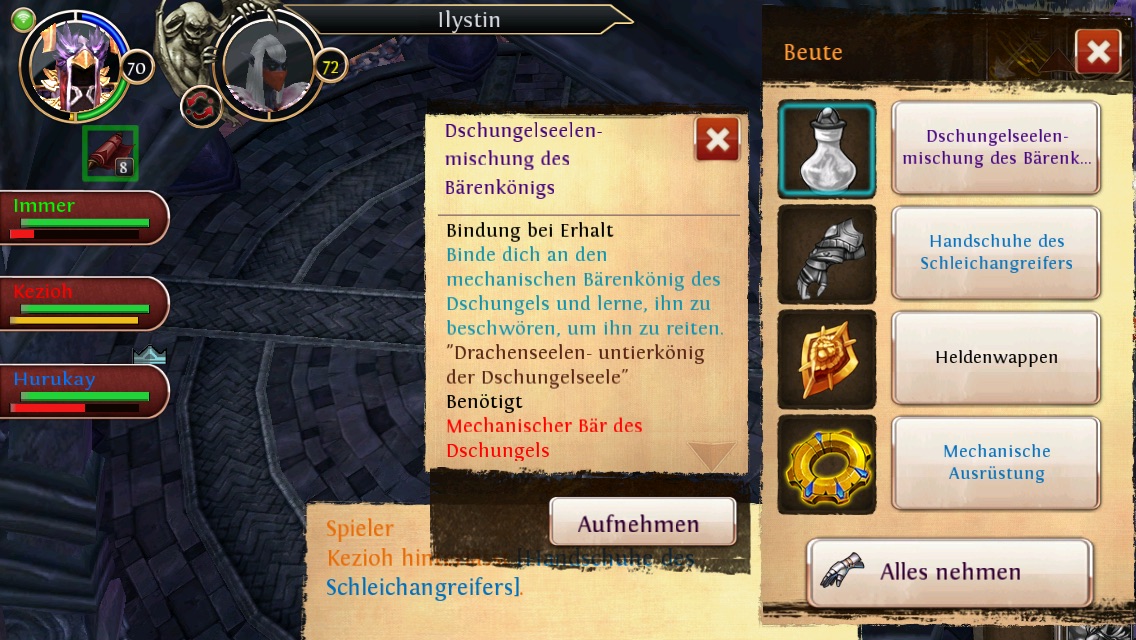The width and height of the screenshot is (1136, 640).
Task: Close the Beute loot window
Action: (1097, 52)
